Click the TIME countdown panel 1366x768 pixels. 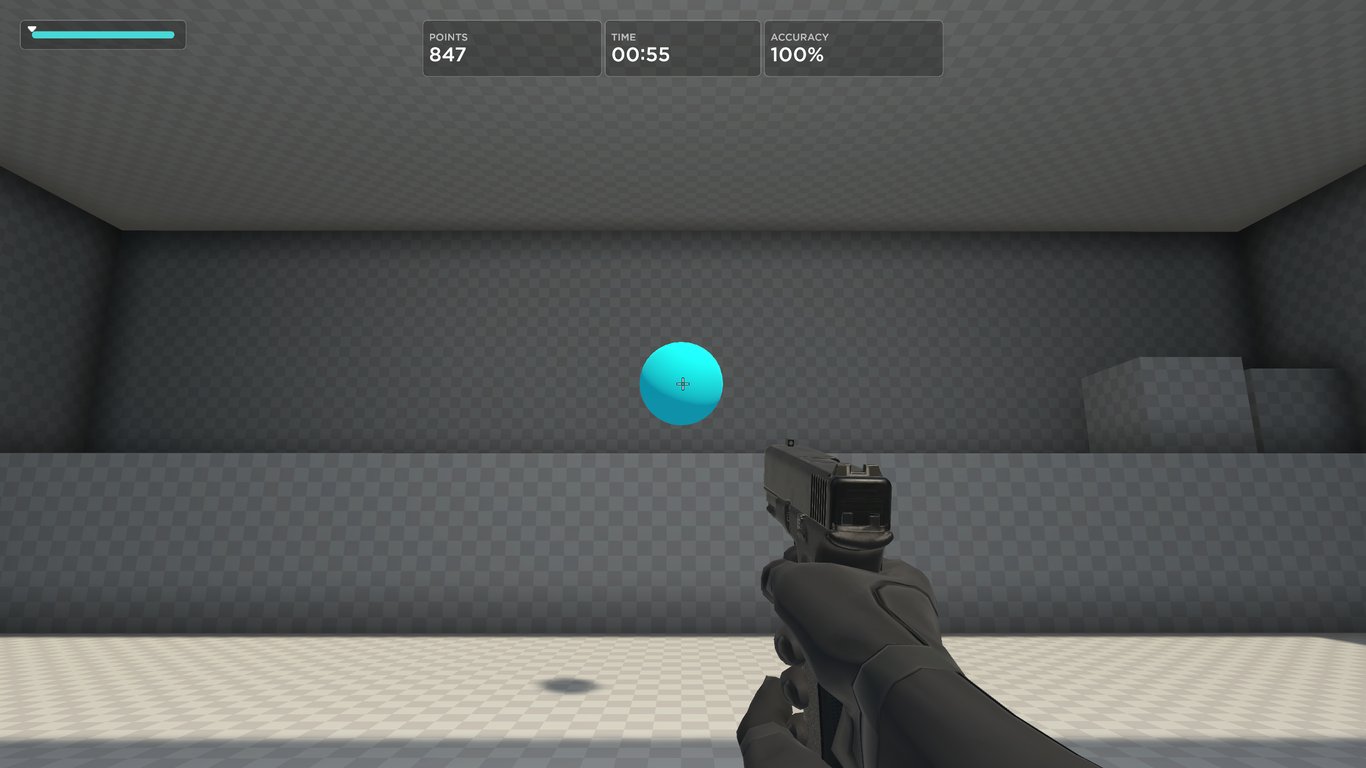point(682,48)
